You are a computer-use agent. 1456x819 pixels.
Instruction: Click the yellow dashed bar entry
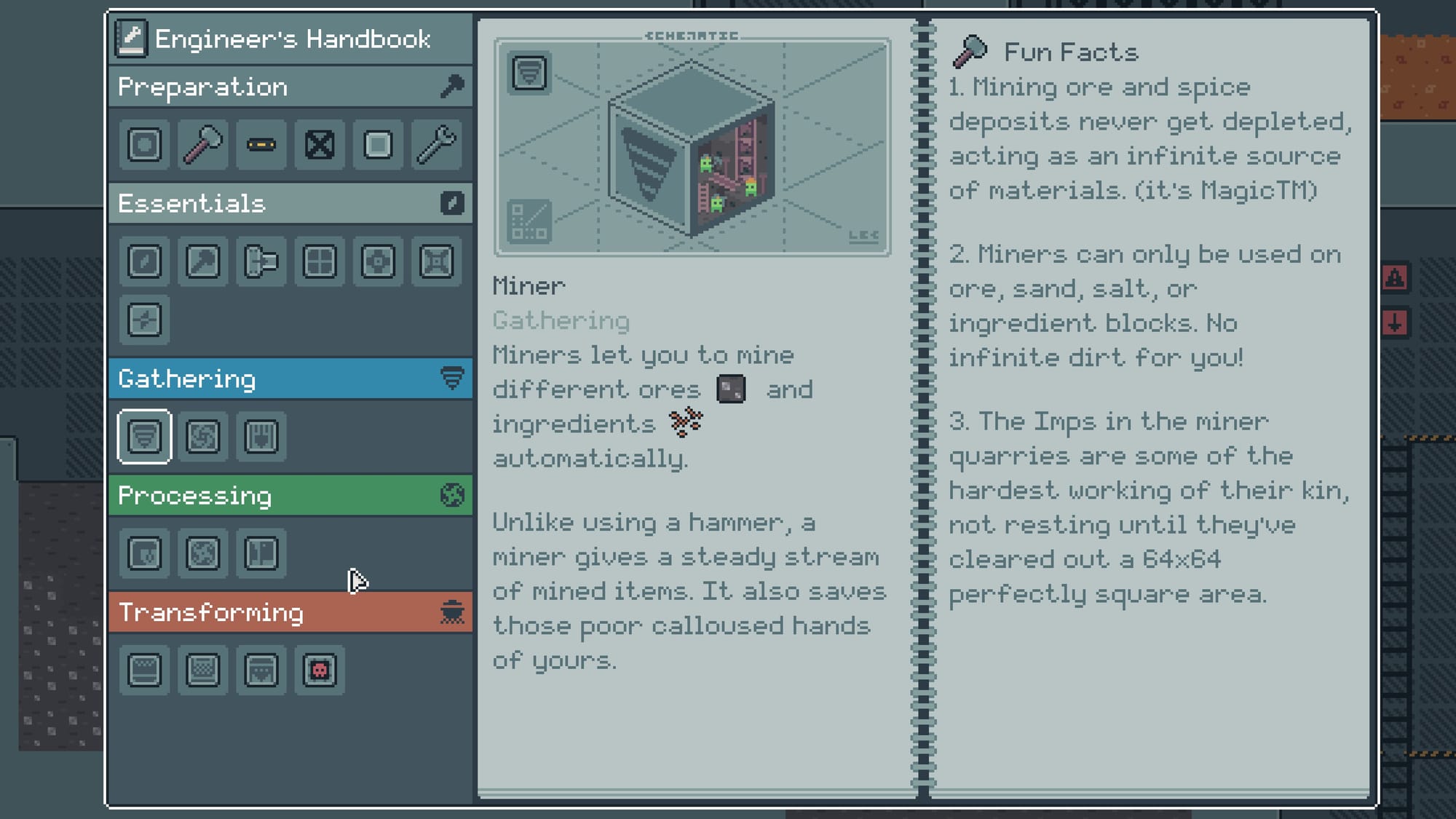click(261, 145)
